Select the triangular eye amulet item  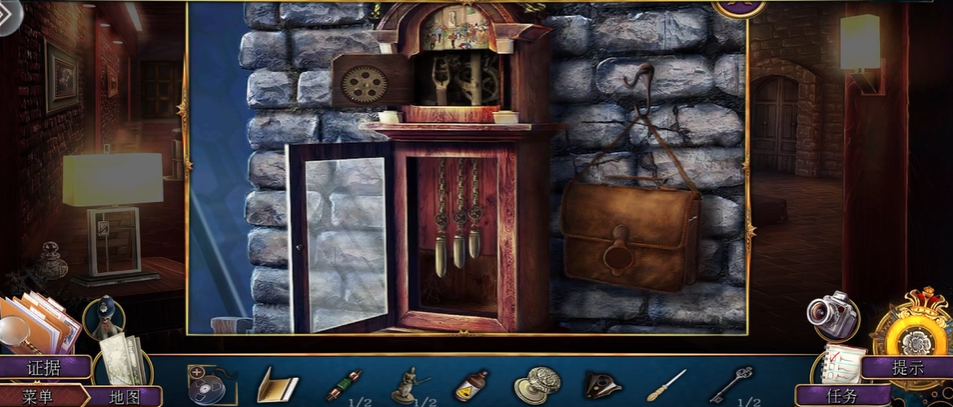pos(601,385)
